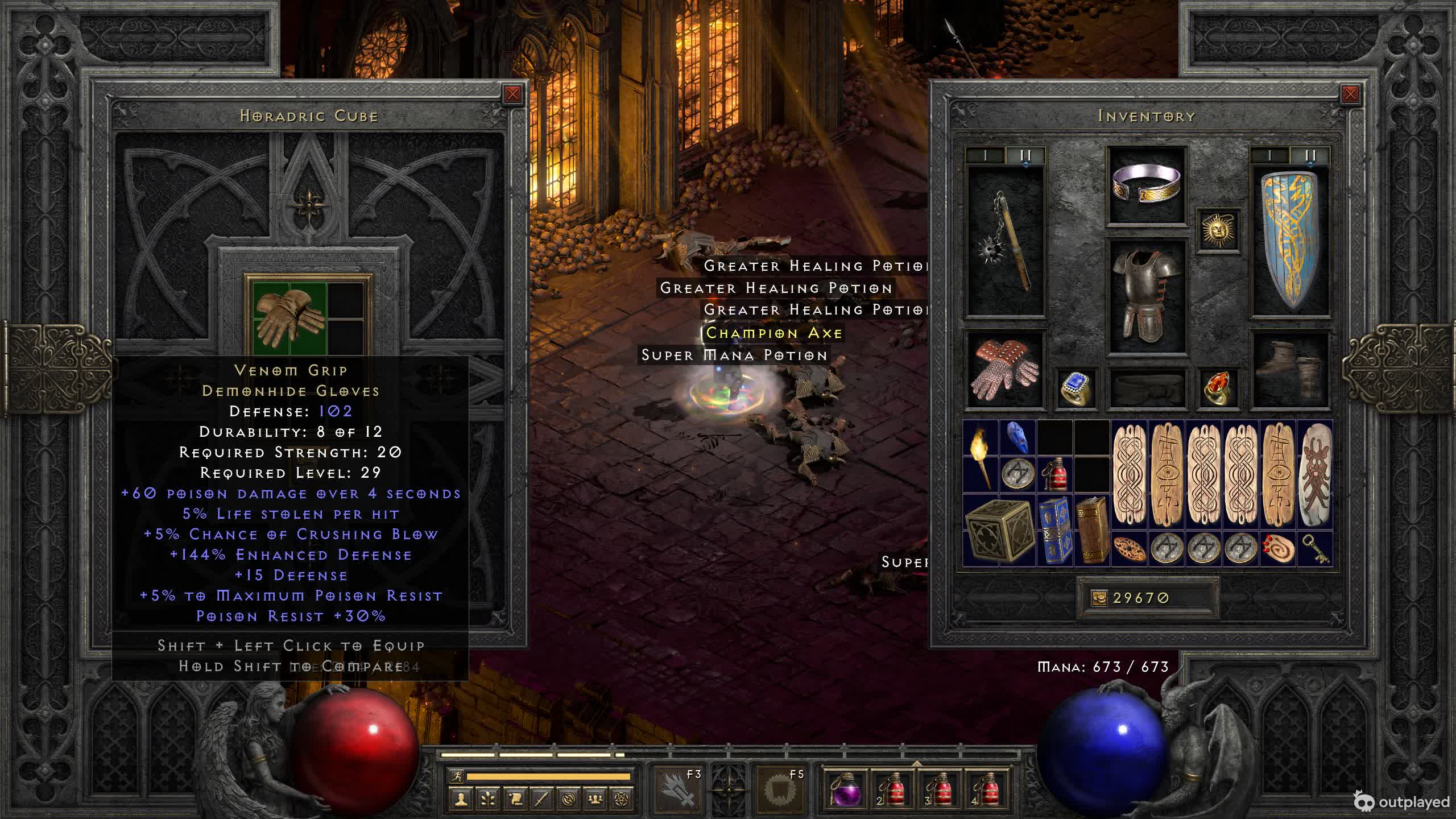This screenshot has width=1456, height=819.
Task: Select the blue sapphire ring slot
Action: 1076,388
